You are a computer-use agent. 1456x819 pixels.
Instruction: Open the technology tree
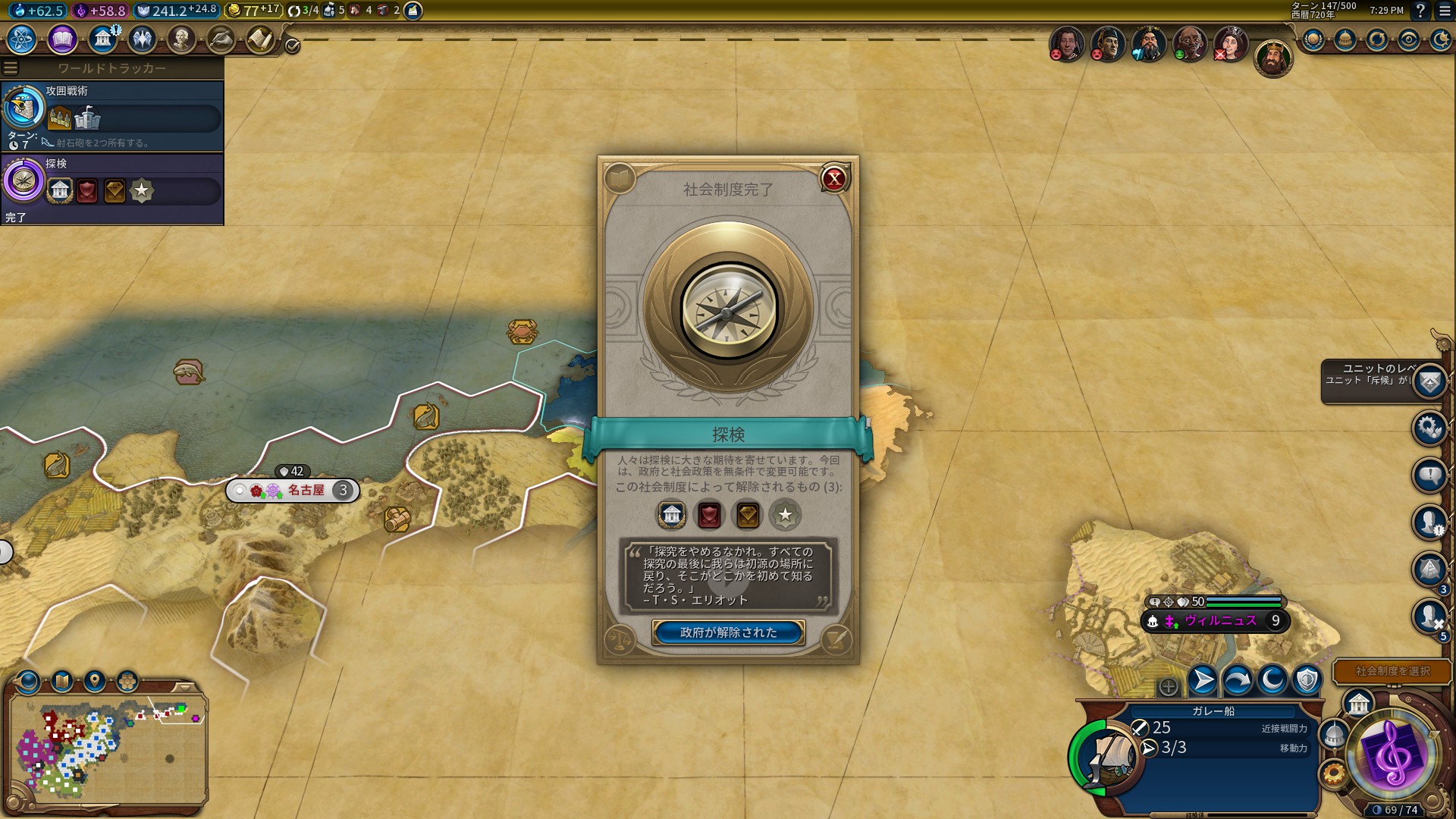22,39
